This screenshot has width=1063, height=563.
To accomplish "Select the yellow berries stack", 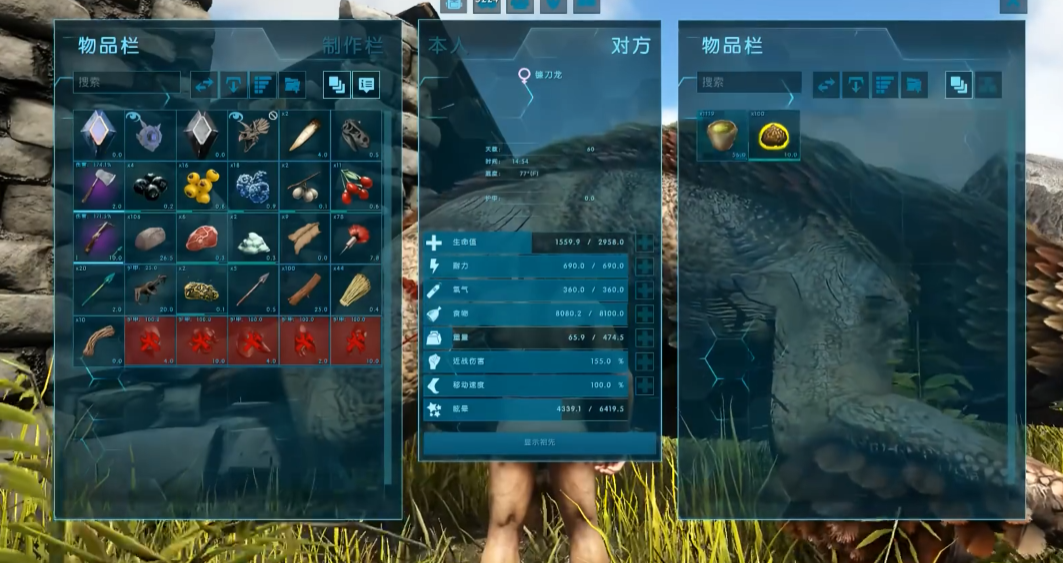I will tap(203, 185).
